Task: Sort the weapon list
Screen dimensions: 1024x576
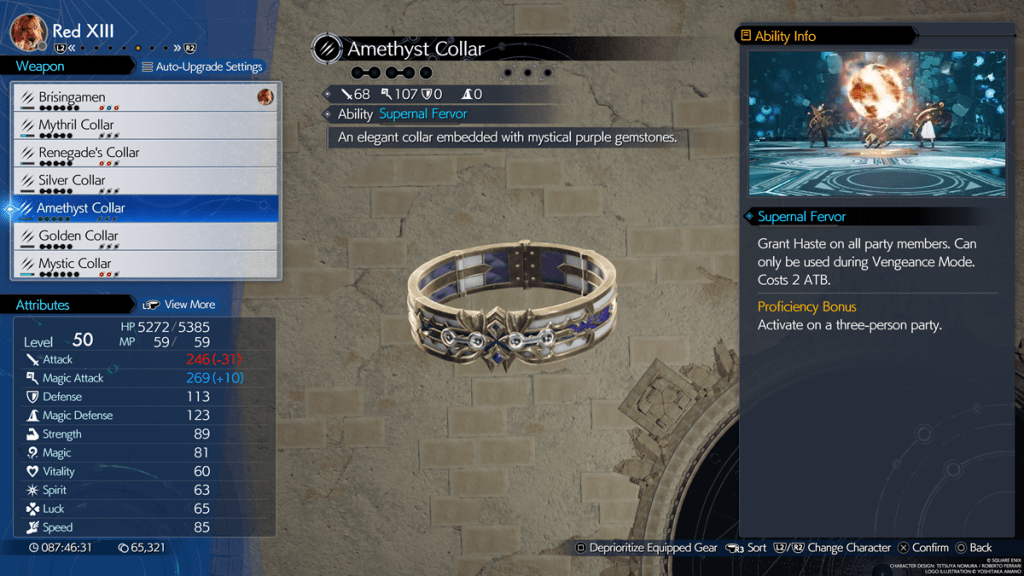Action: pos(746,548)
